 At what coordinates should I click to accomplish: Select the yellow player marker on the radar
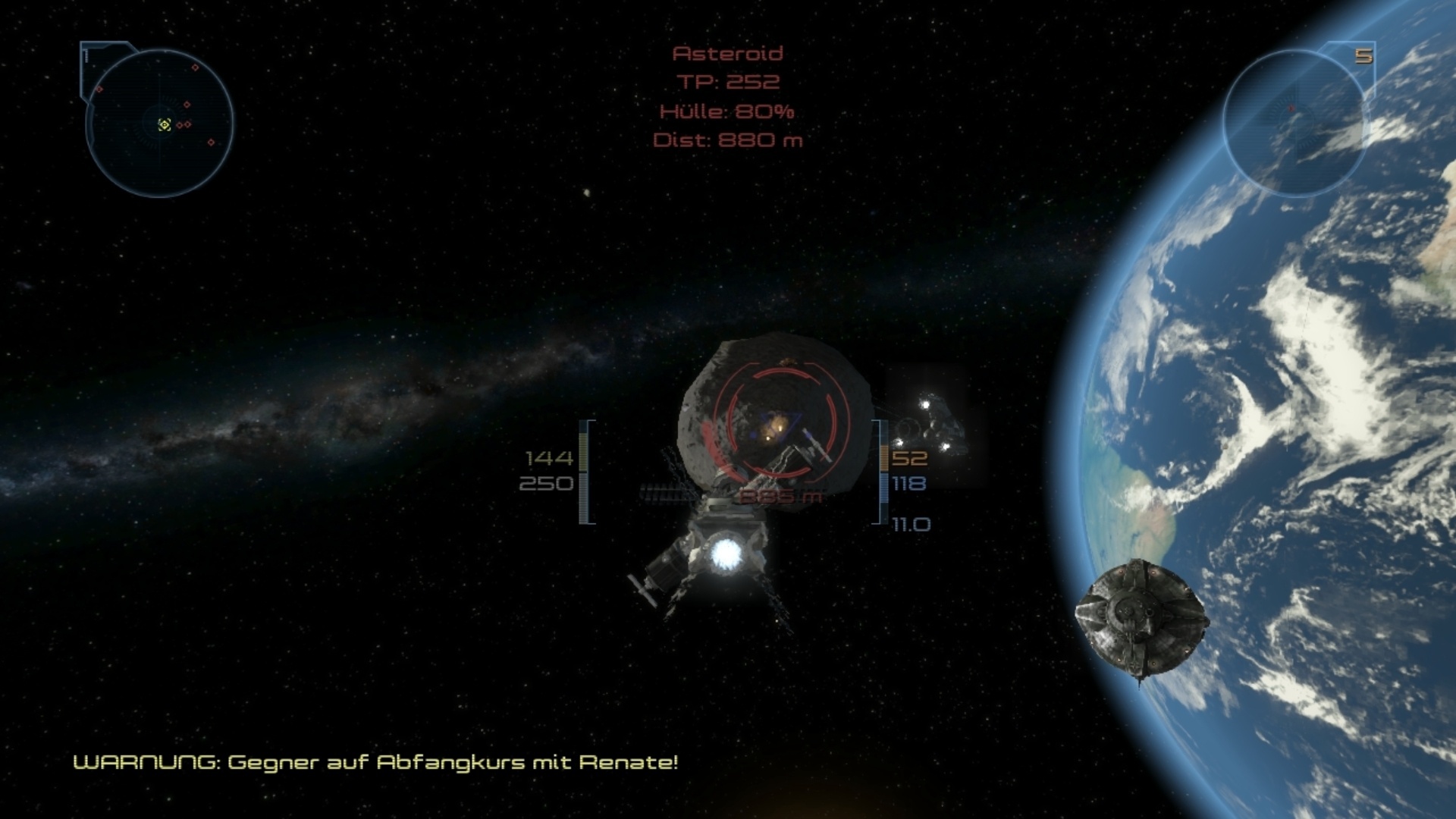pyautogui.click(x=165, y=124)
